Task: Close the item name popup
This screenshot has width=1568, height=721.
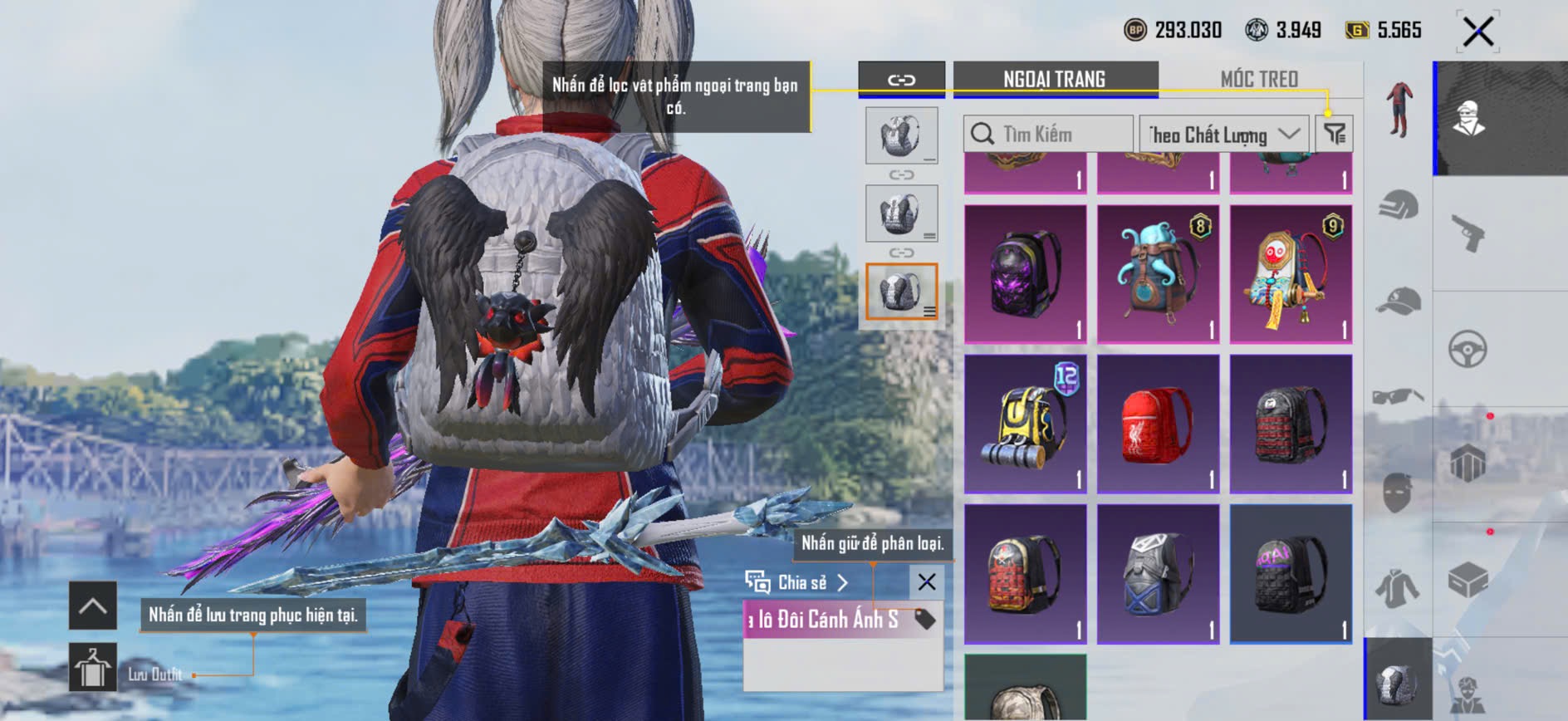Action: coord(927,582)
